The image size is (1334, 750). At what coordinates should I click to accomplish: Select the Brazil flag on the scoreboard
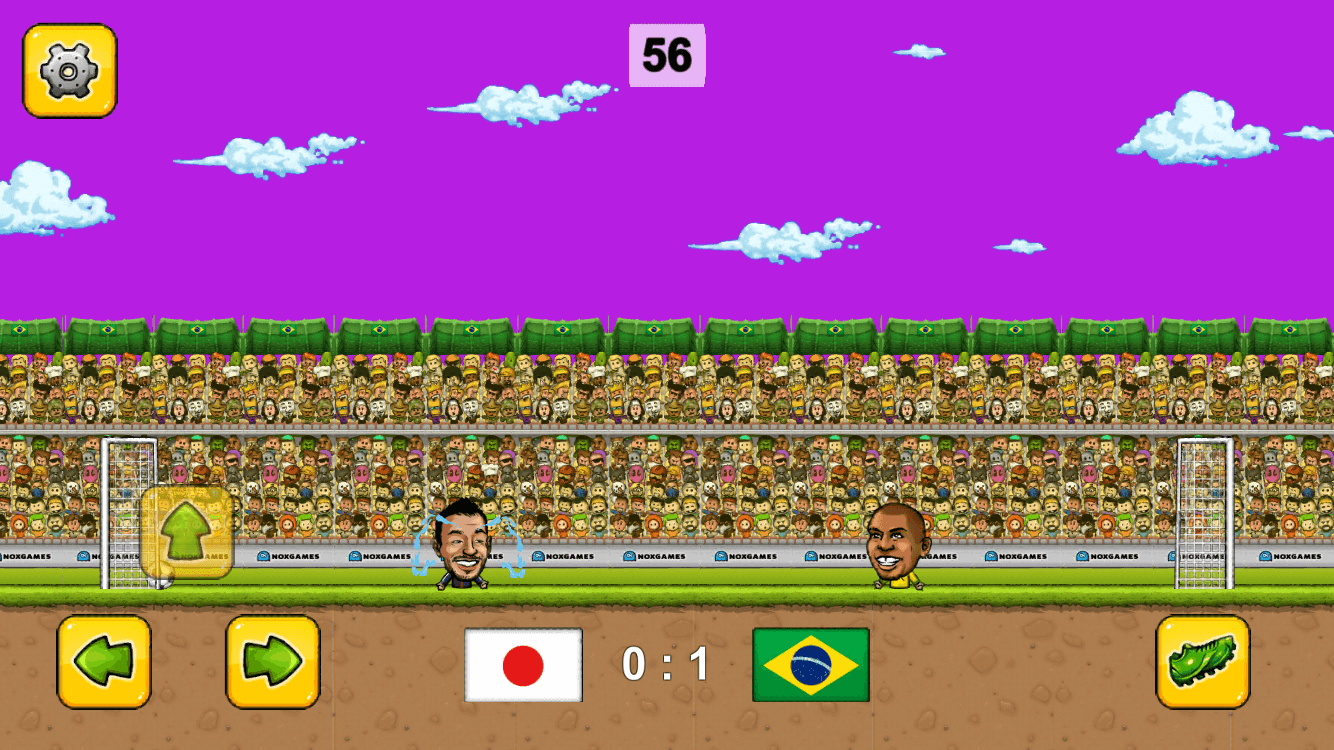810,662
